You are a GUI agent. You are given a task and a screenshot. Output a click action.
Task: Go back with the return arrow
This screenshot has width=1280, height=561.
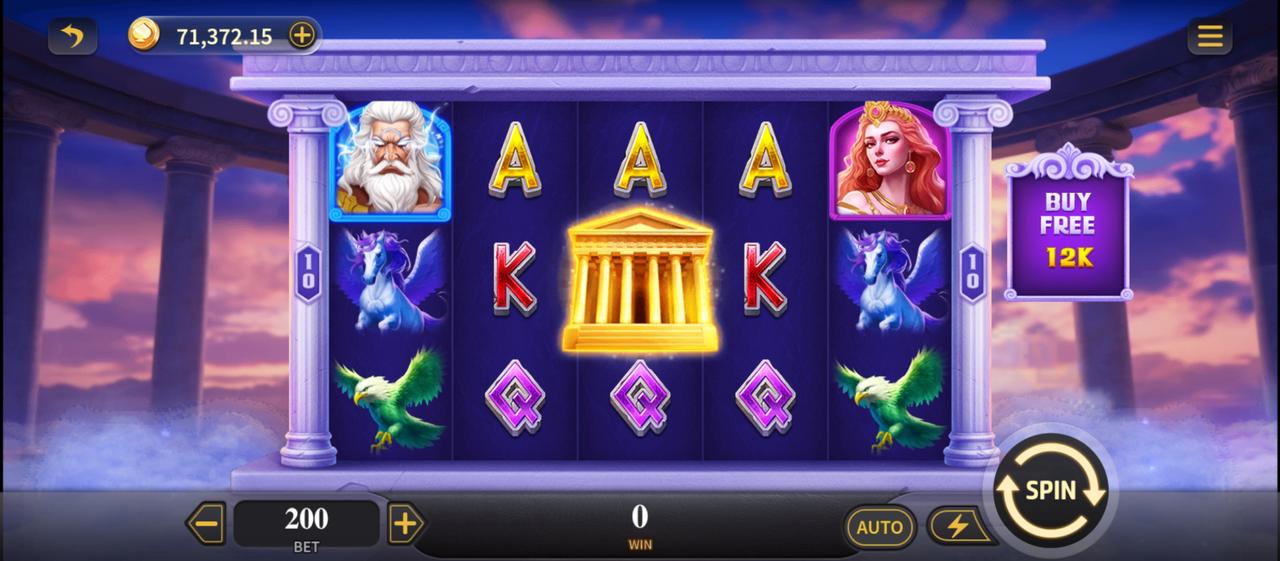[x=72, y=37]
